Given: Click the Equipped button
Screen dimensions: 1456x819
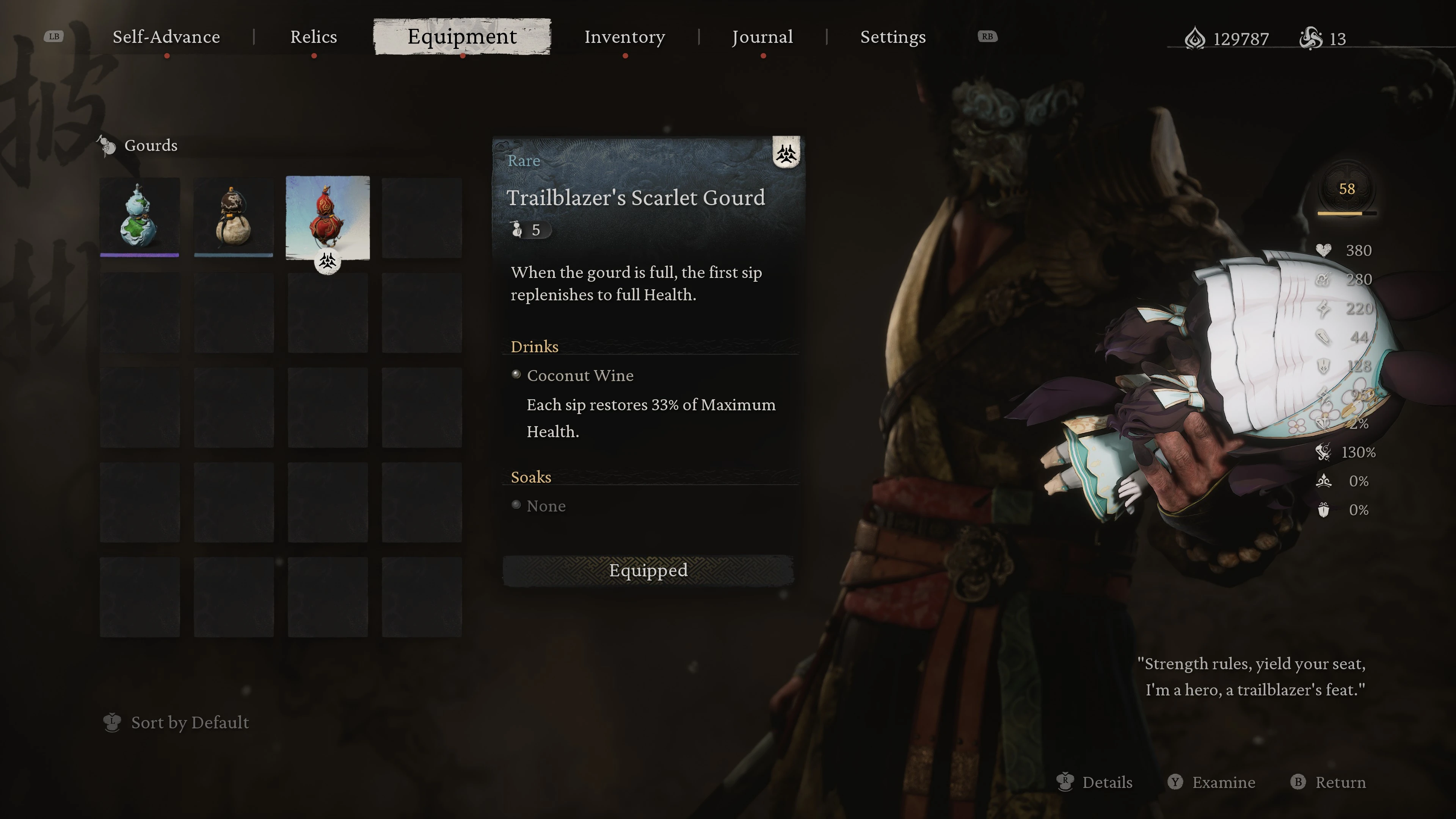Looking at the screenshot, I should [648, 570].
